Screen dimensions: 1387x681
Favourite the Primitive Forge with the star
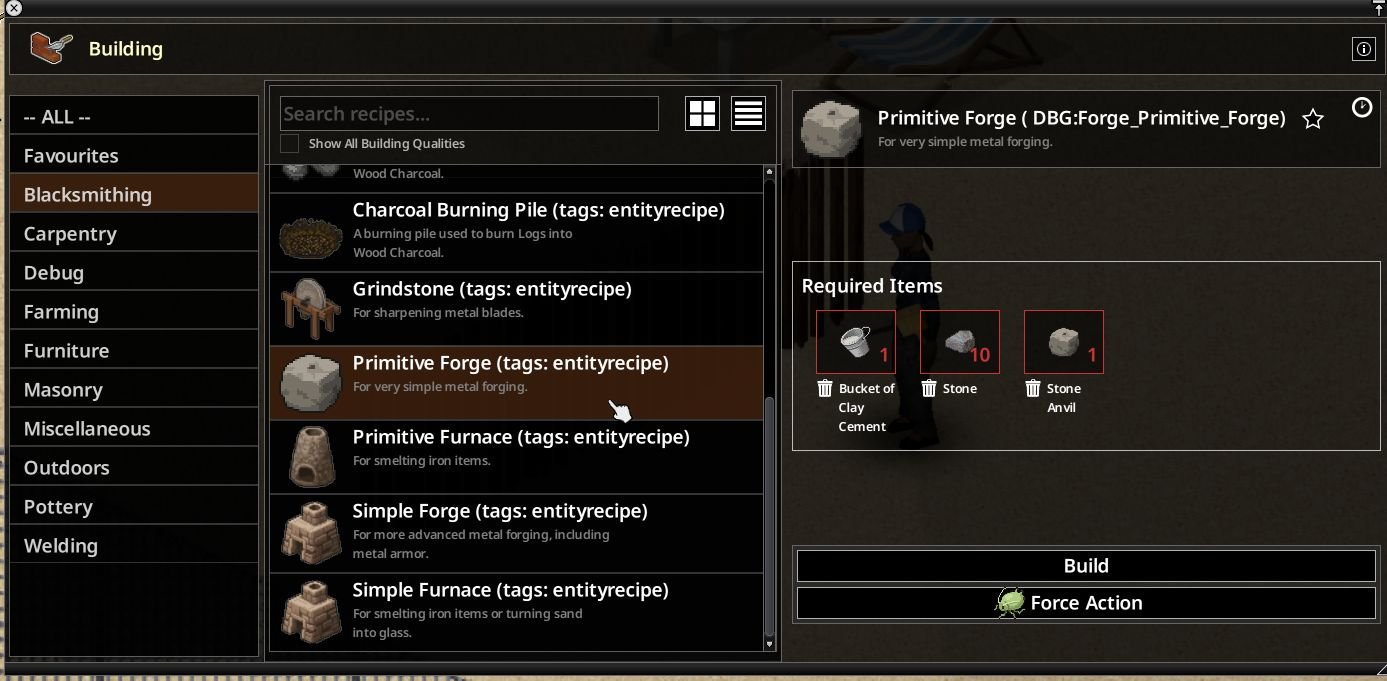(x=1313, y=120)
